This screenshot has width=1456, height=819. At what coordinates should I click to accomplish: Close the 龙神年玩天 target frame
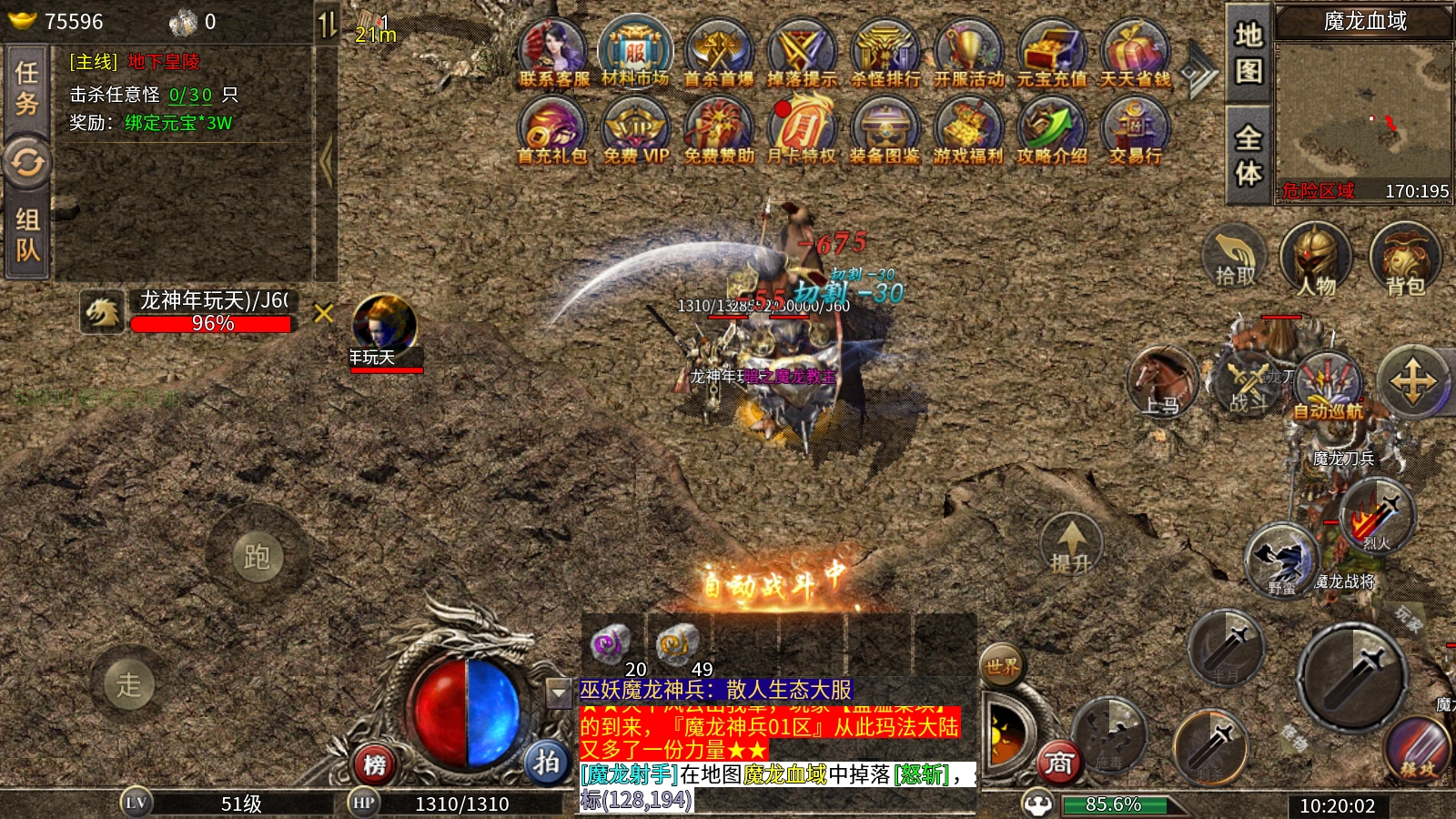(323, 314)
